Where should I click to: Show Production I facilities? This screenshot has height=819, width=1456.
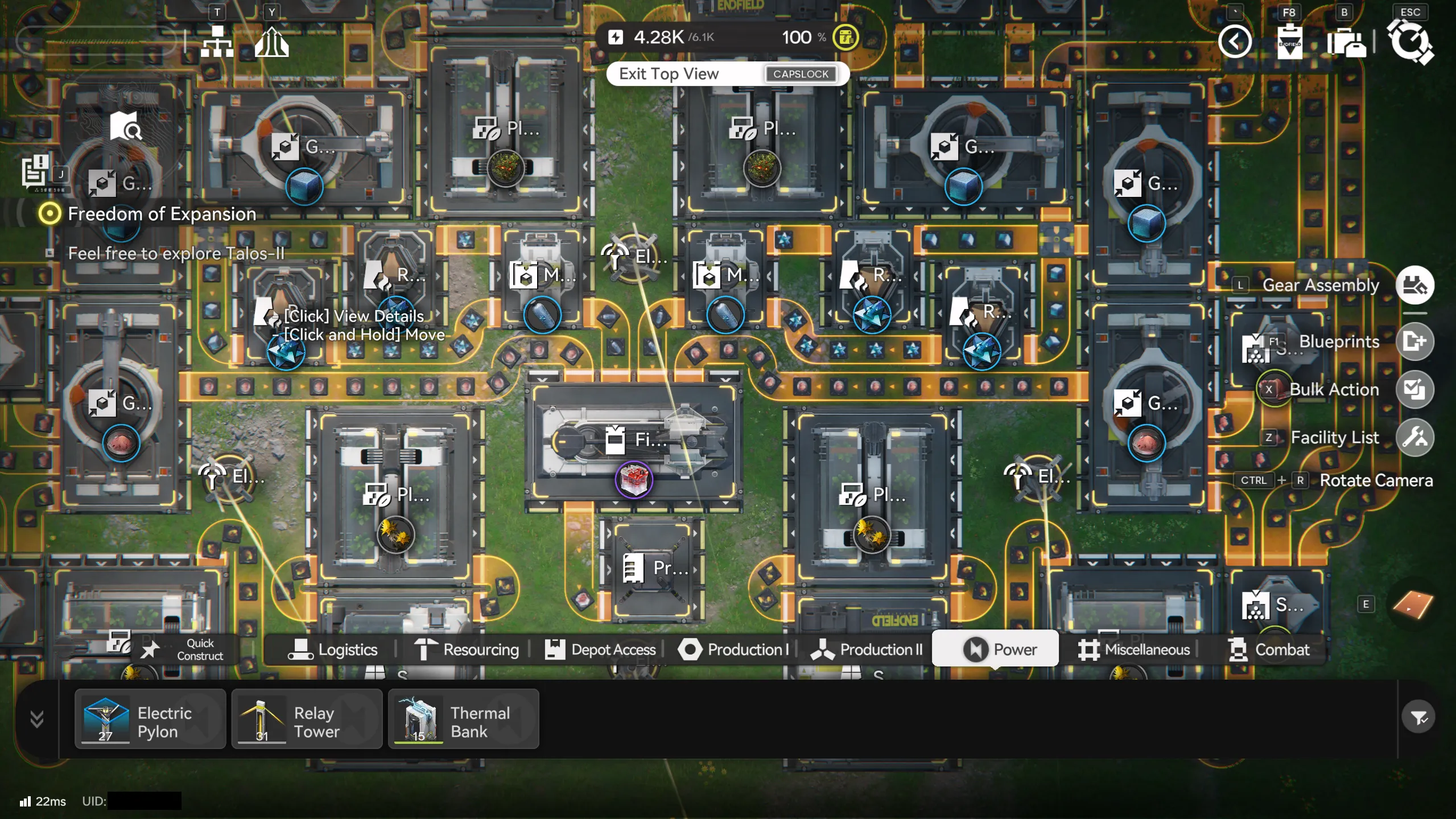click(734, 649)
